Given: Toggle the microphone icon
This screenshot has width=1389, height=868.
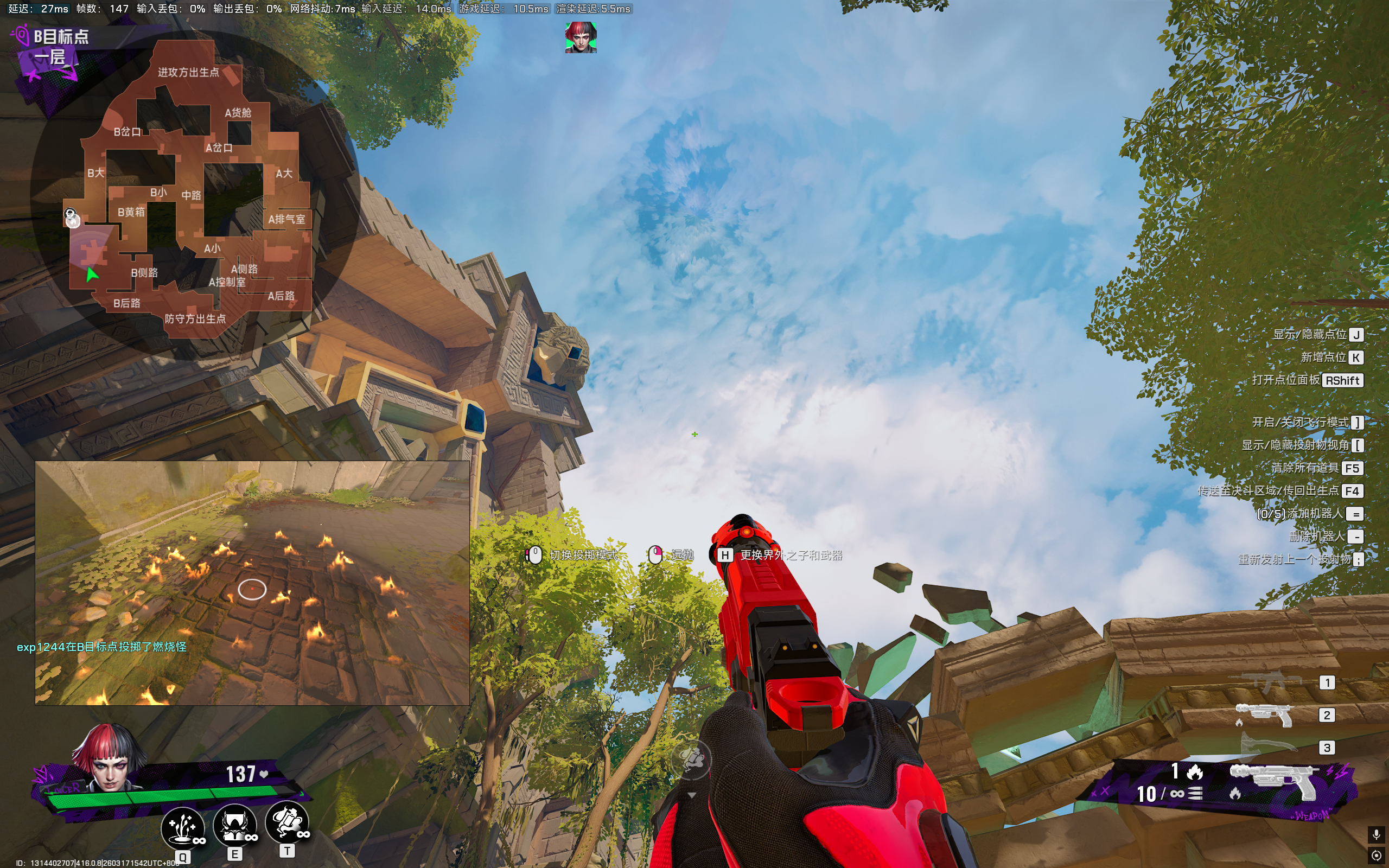Looking at the screenshot, I should 1376,834.
